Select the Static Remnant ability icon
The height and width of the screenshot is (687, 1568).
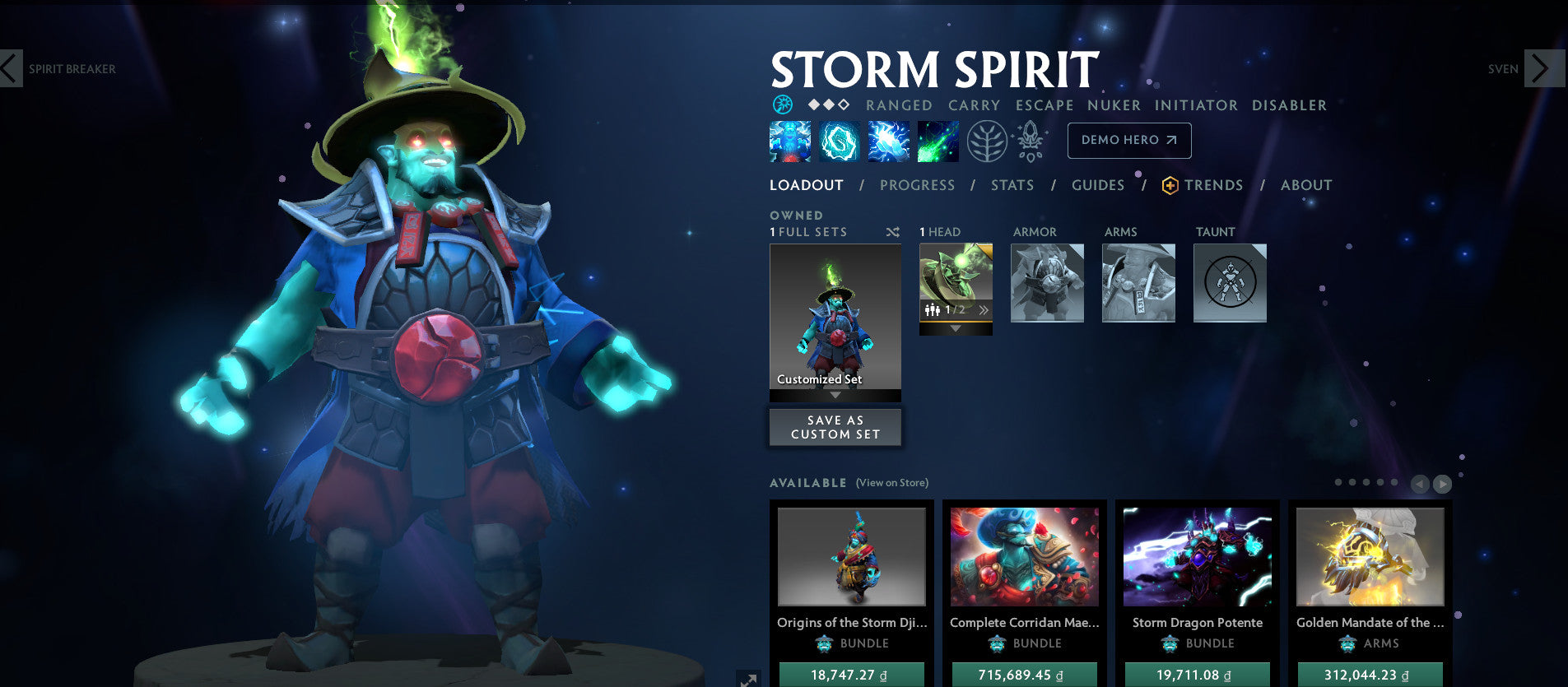point(789,141)
